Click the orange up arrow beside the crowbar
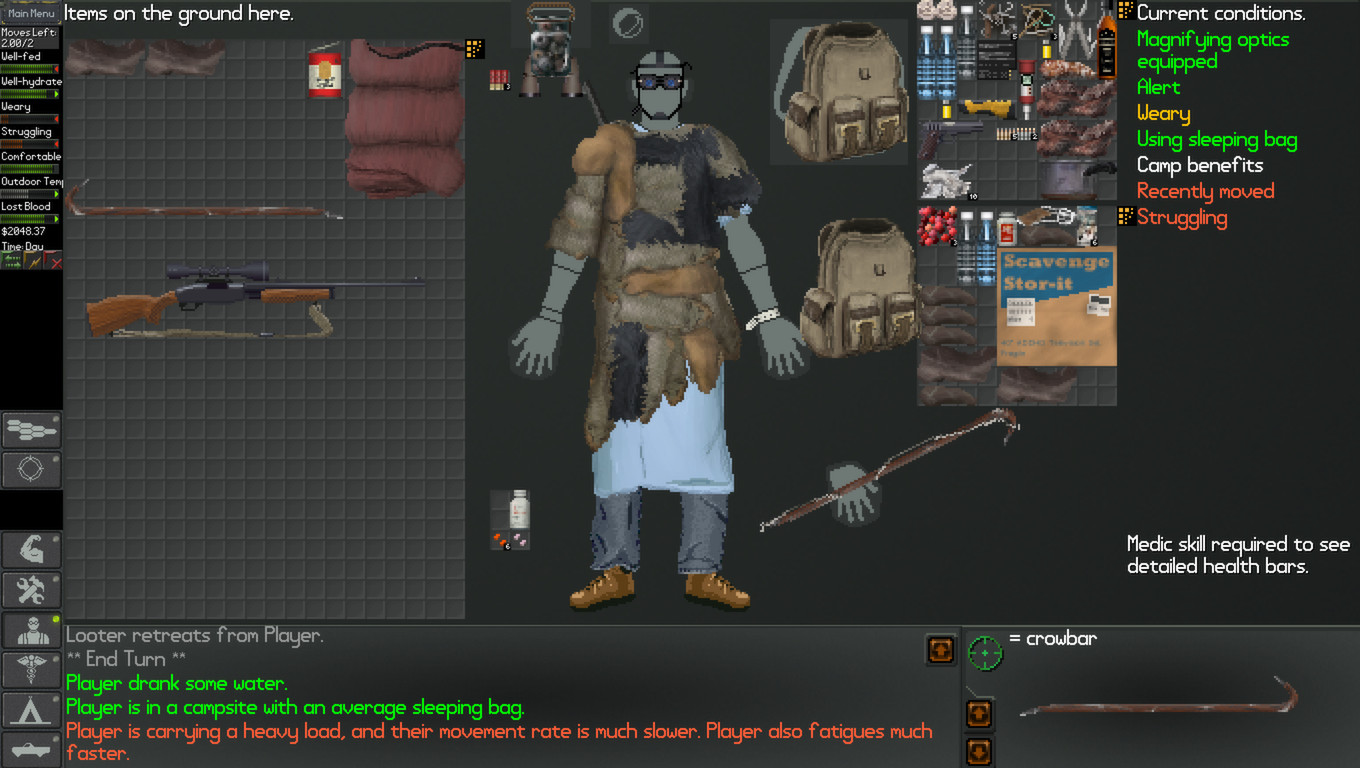Viewport: 1360px width, 768px height. click(978, 713)
